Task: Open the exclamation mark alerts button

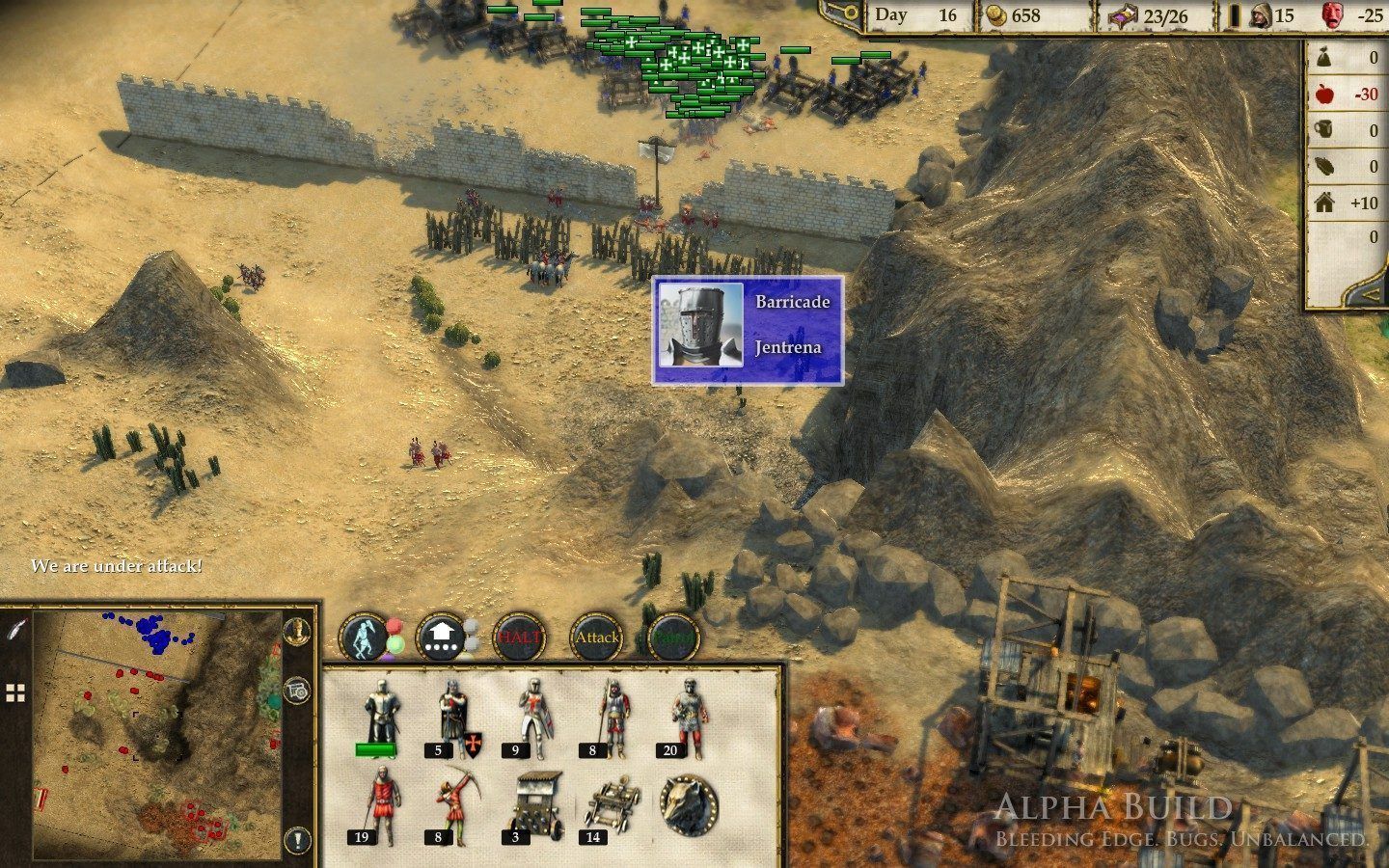Action: pyautogui.click(x=297, y=839)
